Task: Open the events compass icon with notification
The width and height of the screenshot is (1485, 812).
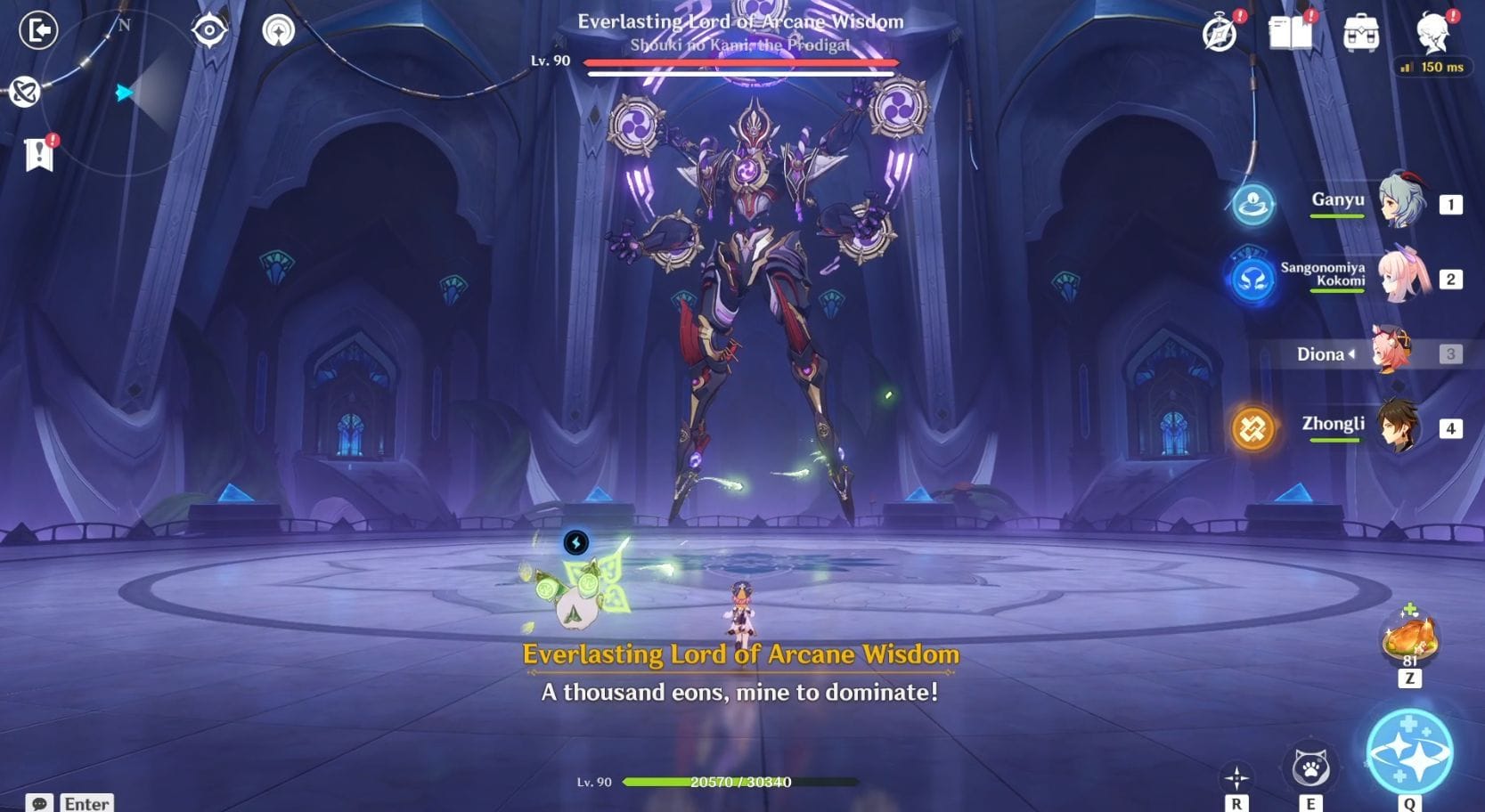Action: pos(1219,33)
